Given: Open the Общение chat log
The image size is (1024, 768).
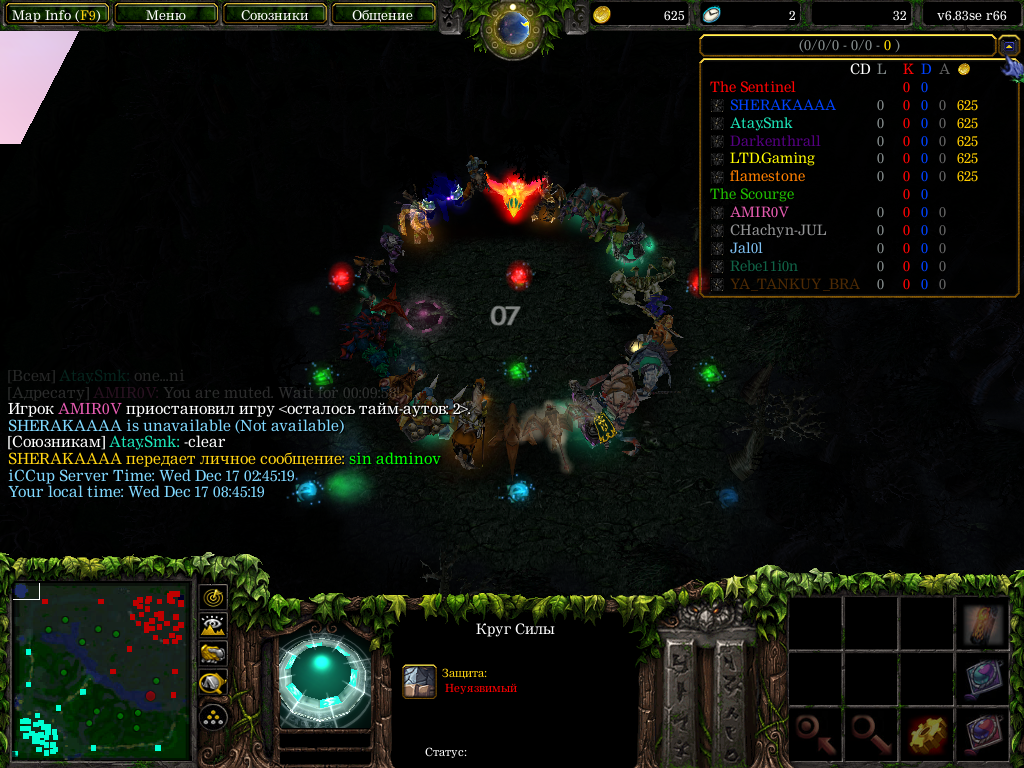Looking at the screenshot, I should tap(383, 15).
